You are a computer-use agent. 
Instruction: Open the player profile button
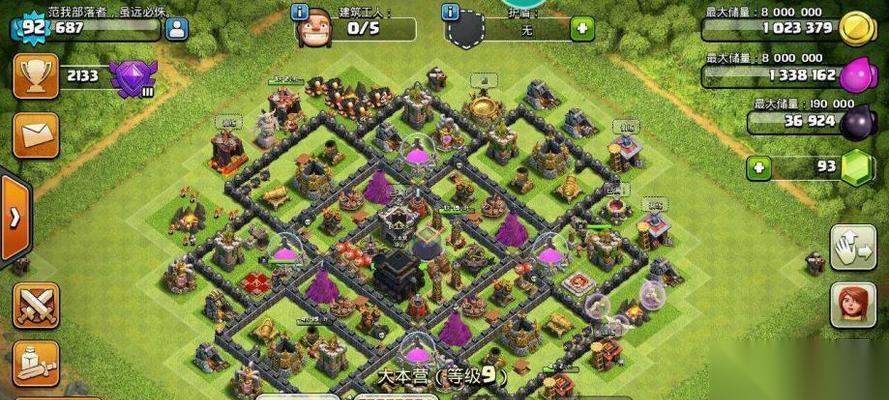coord(177,28)
